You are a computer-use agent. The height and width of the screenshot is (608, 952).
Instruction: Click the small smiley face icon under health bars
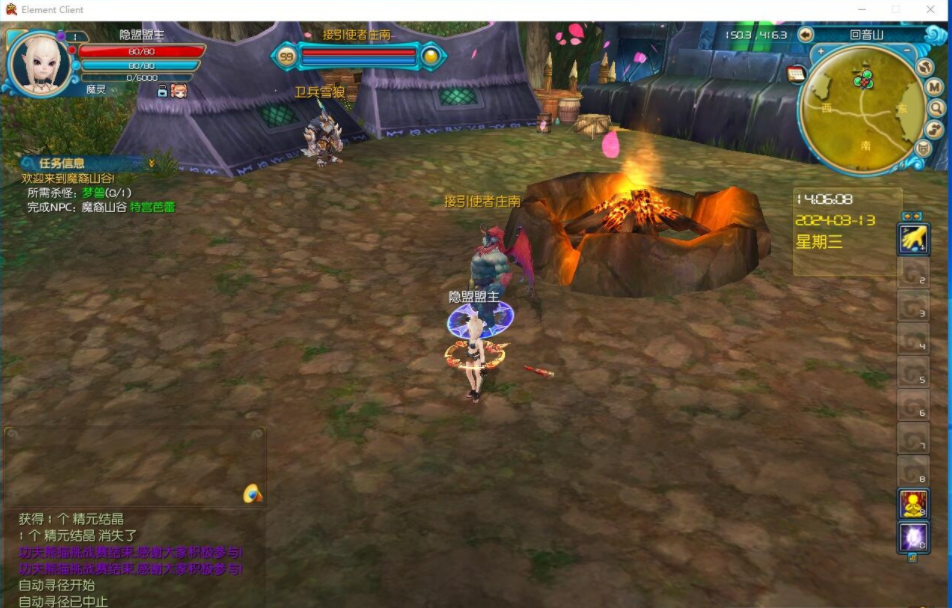(x=179, y=91)
